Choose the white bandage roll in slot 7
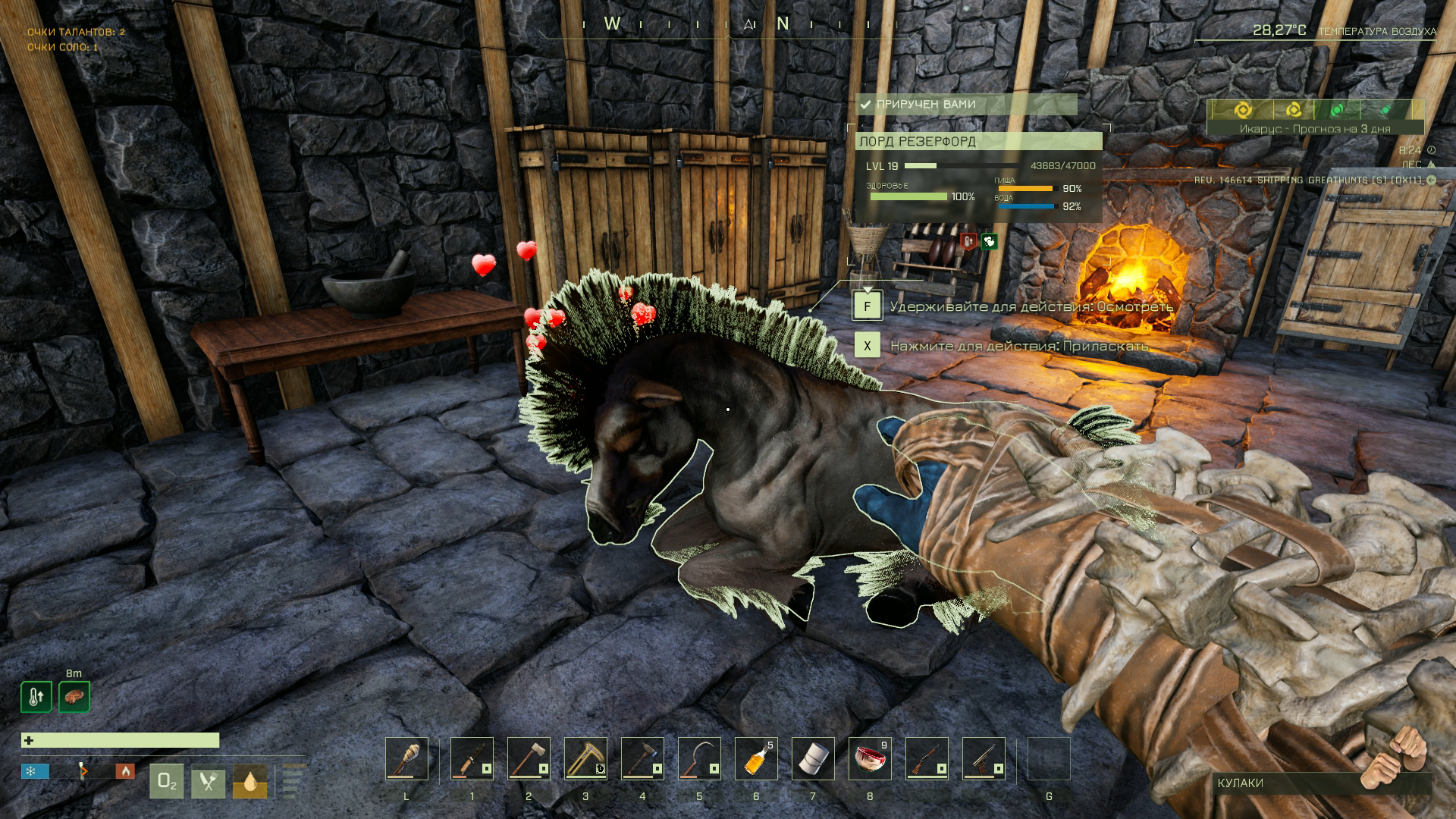1456x819 pixels. [813, 758]
